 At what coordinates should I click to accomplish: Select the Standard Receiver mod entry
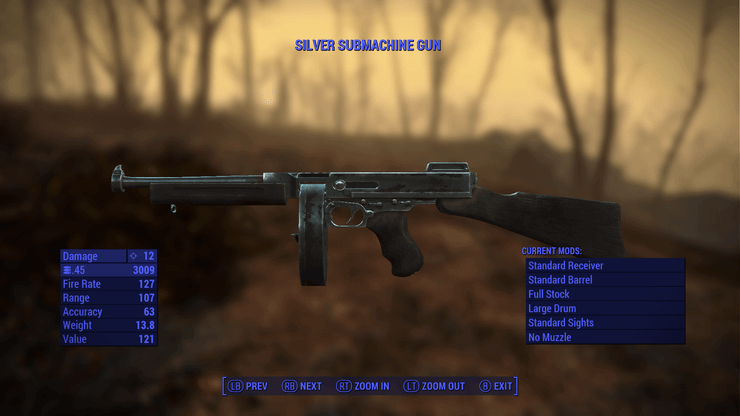point(605,266)
